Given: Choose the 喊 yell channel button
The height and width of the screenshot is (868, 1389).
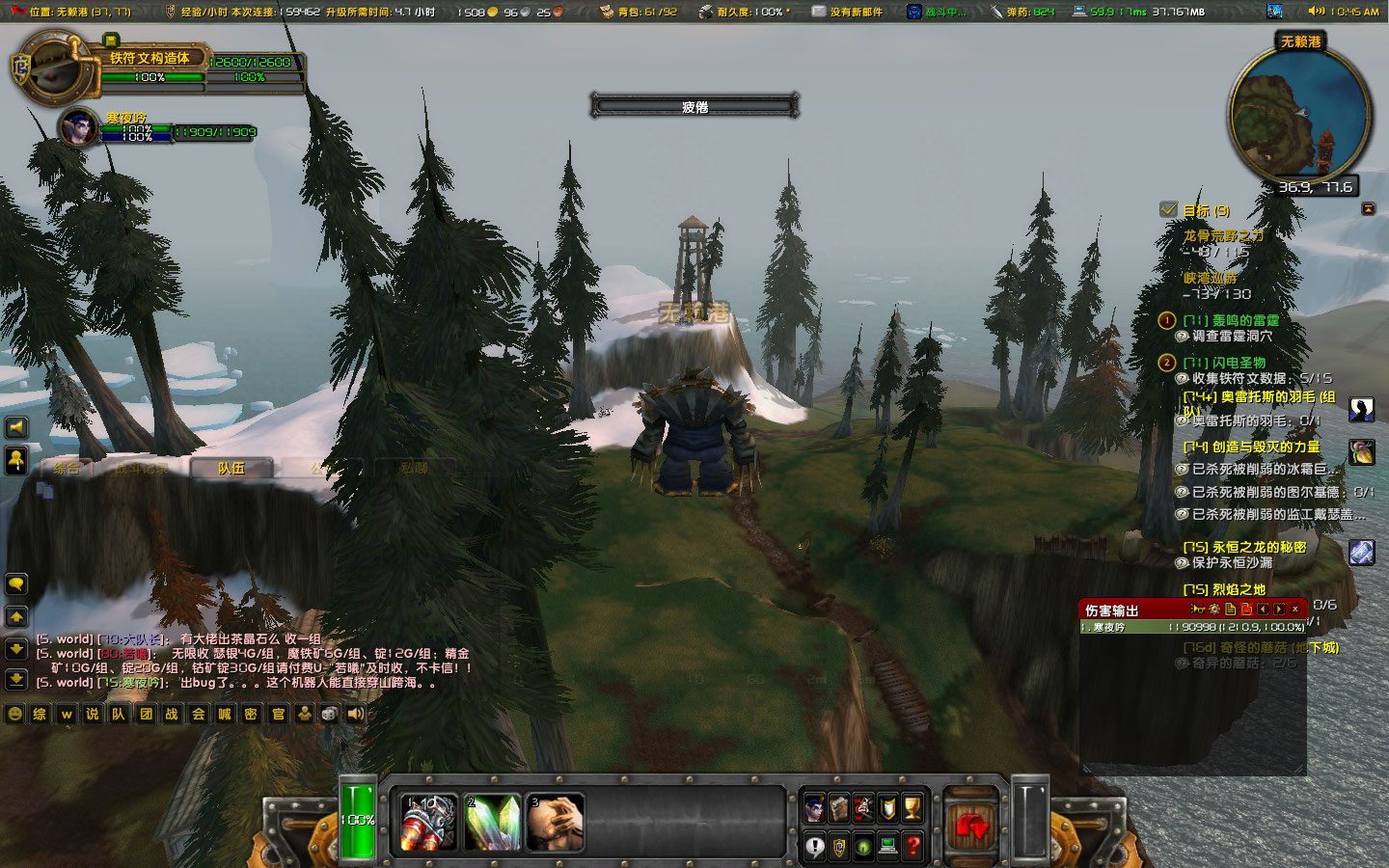Looking at the screenshot, I should coord(225,714).
